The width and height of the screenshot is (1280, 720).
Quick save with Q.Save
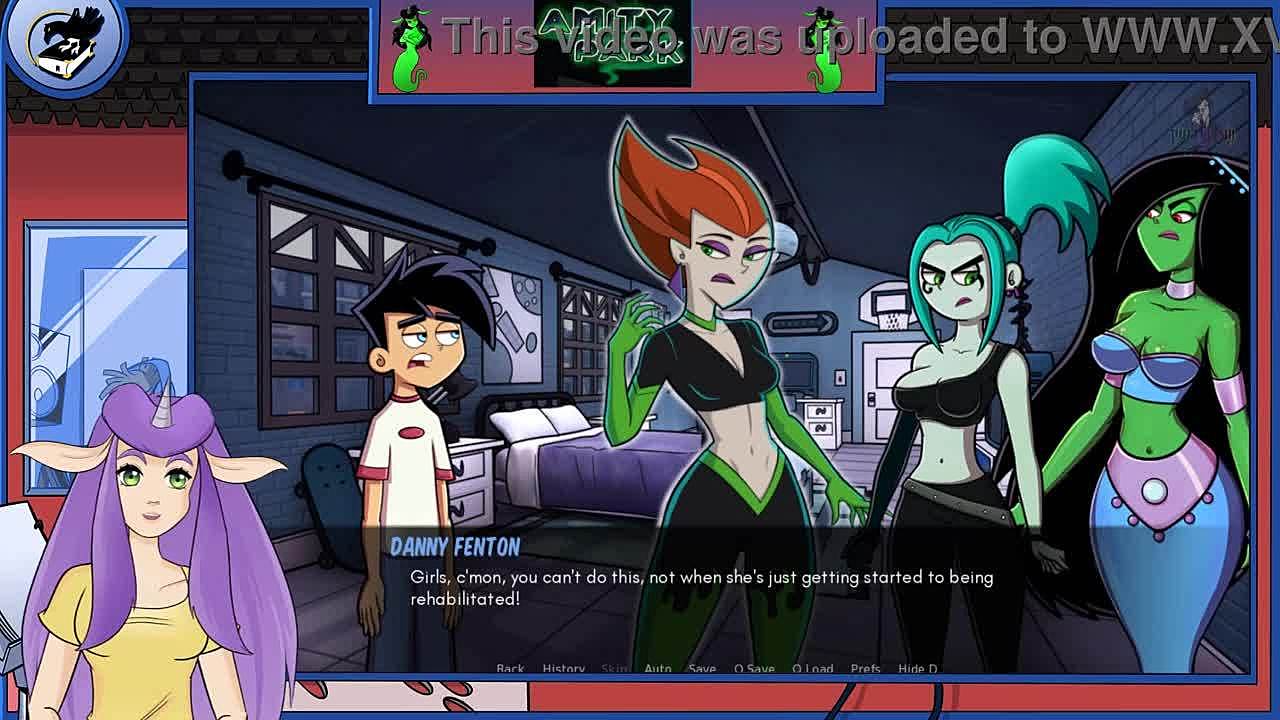[754, 668]
